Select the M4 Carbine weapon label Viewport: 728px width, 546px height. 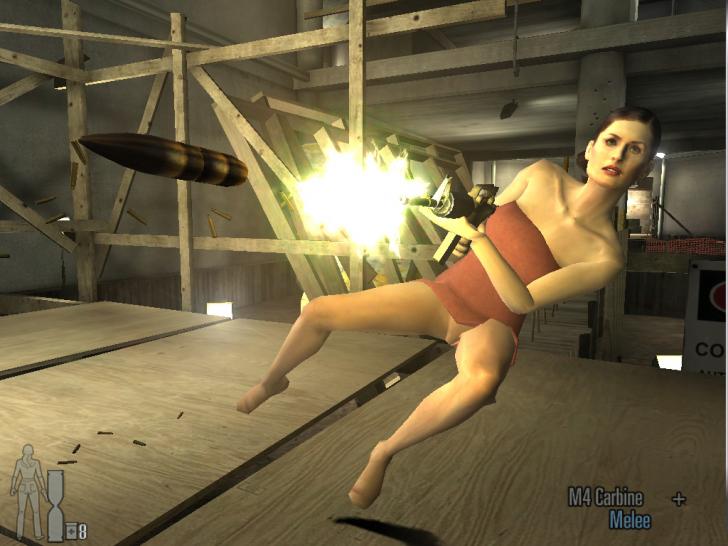pyautogui.click(x=606, y=497)
